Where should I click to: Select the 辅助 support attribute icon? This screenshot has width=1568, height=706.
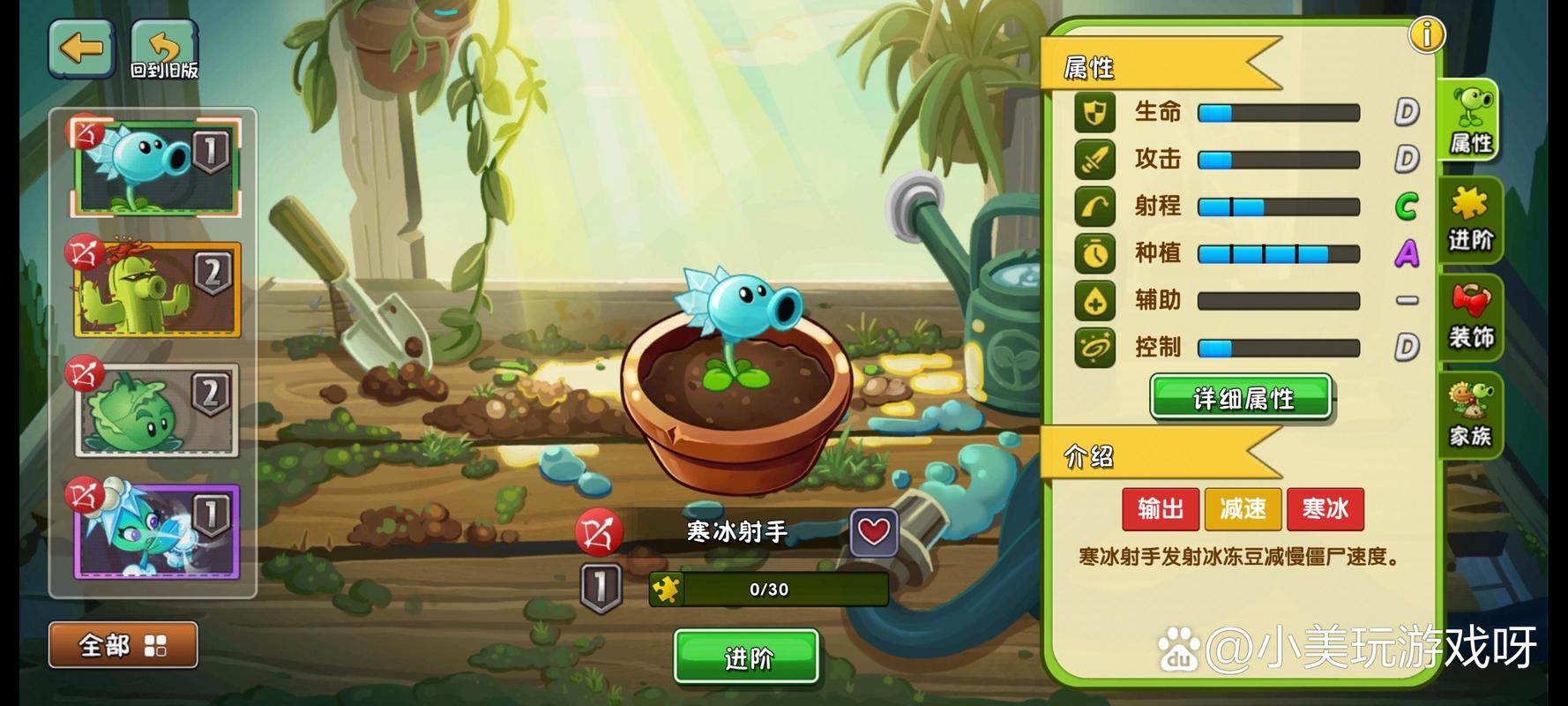[x=1094, y=300]
